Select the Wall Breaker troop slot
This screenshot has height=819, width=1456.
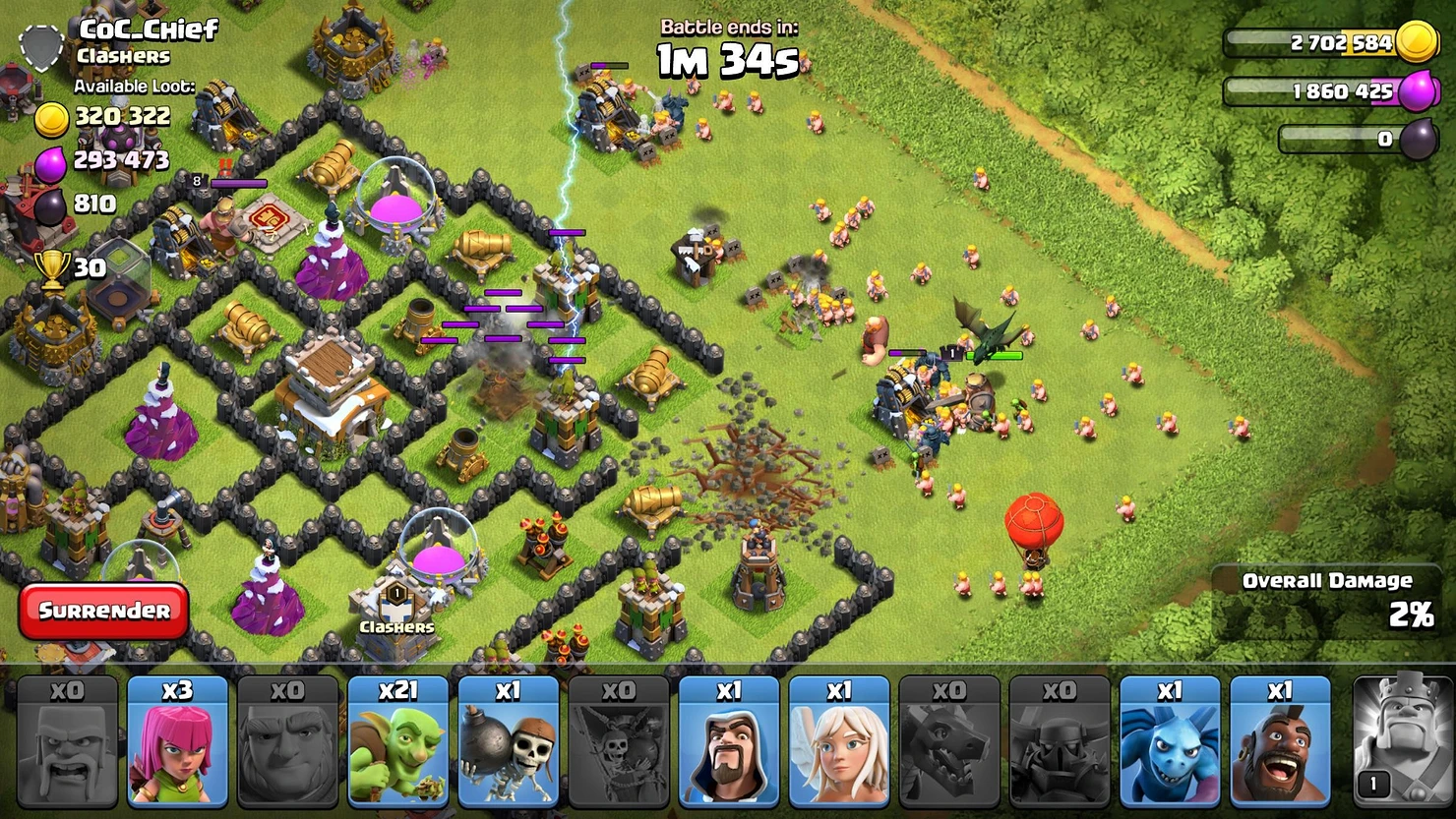(x=508, y=742)
